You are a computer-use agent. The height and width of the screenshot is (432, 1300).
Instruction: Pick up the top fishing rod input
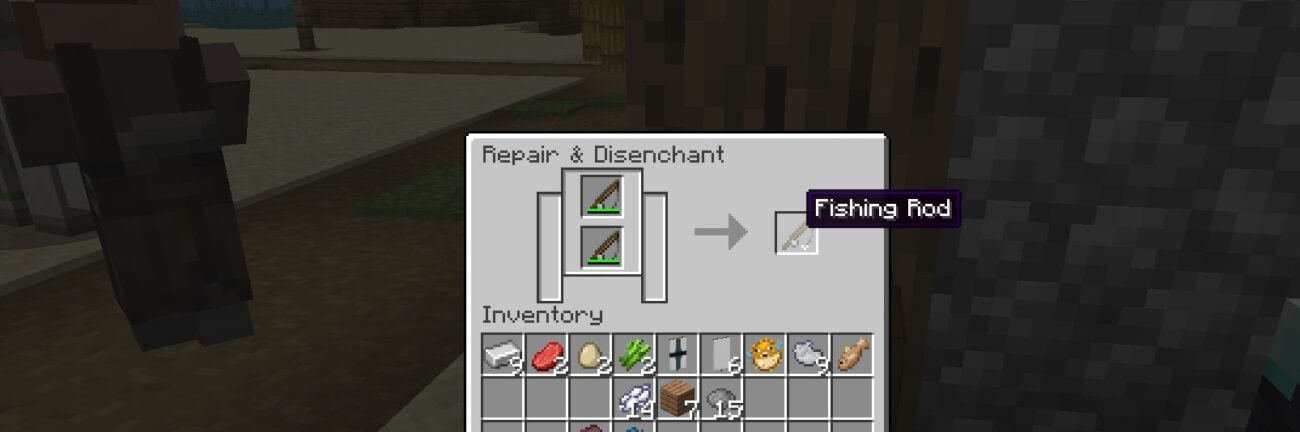coord(602,196)
